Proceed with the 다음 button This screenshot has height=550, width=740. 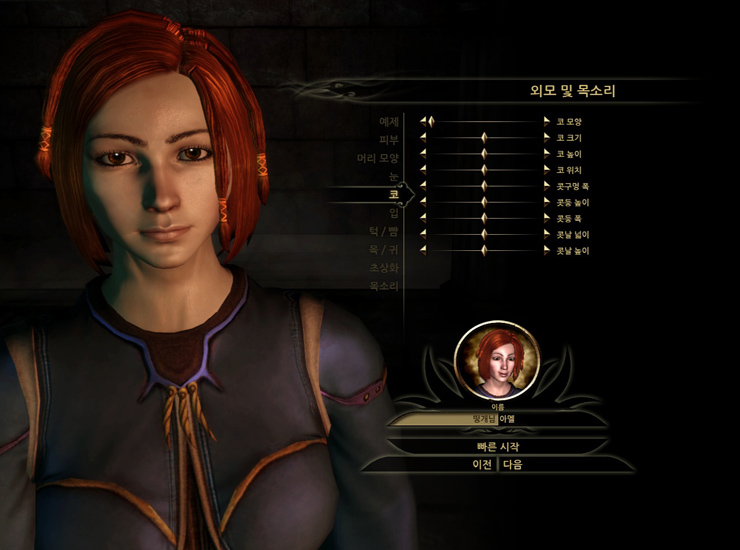[x=513, y=465]
